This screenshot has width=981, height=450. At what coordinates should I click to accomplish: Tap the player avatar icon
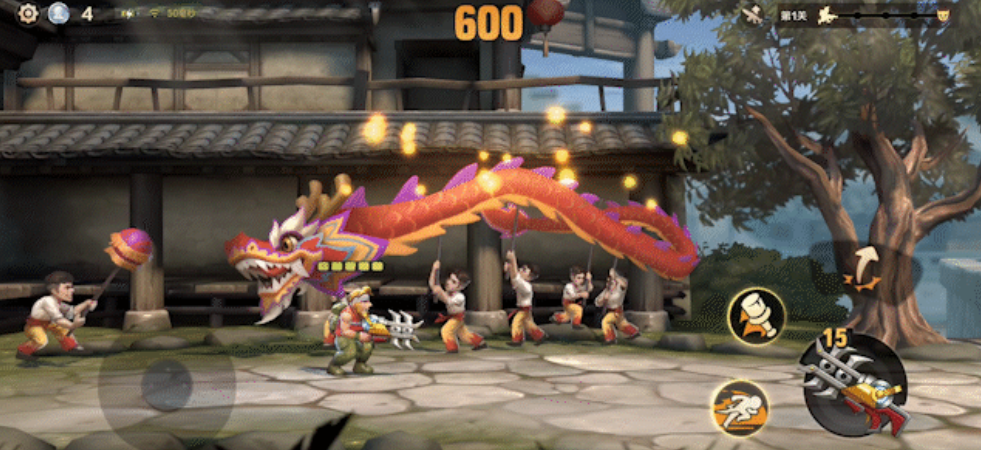[x=58, y=13]
